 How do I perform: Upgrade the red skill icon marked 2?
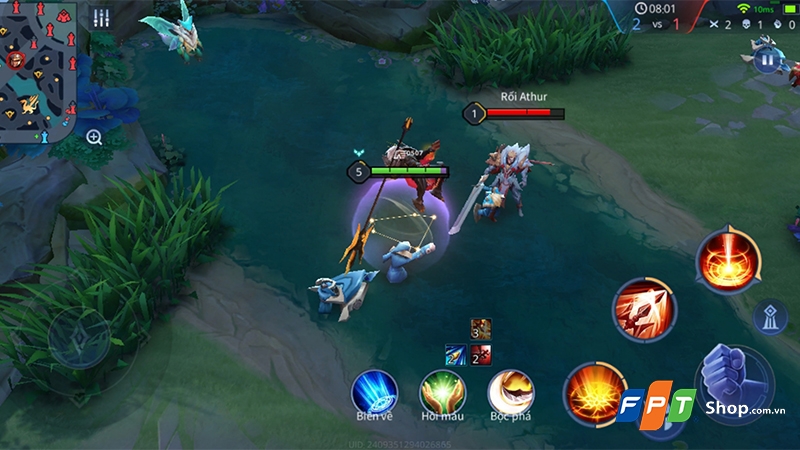481,352
